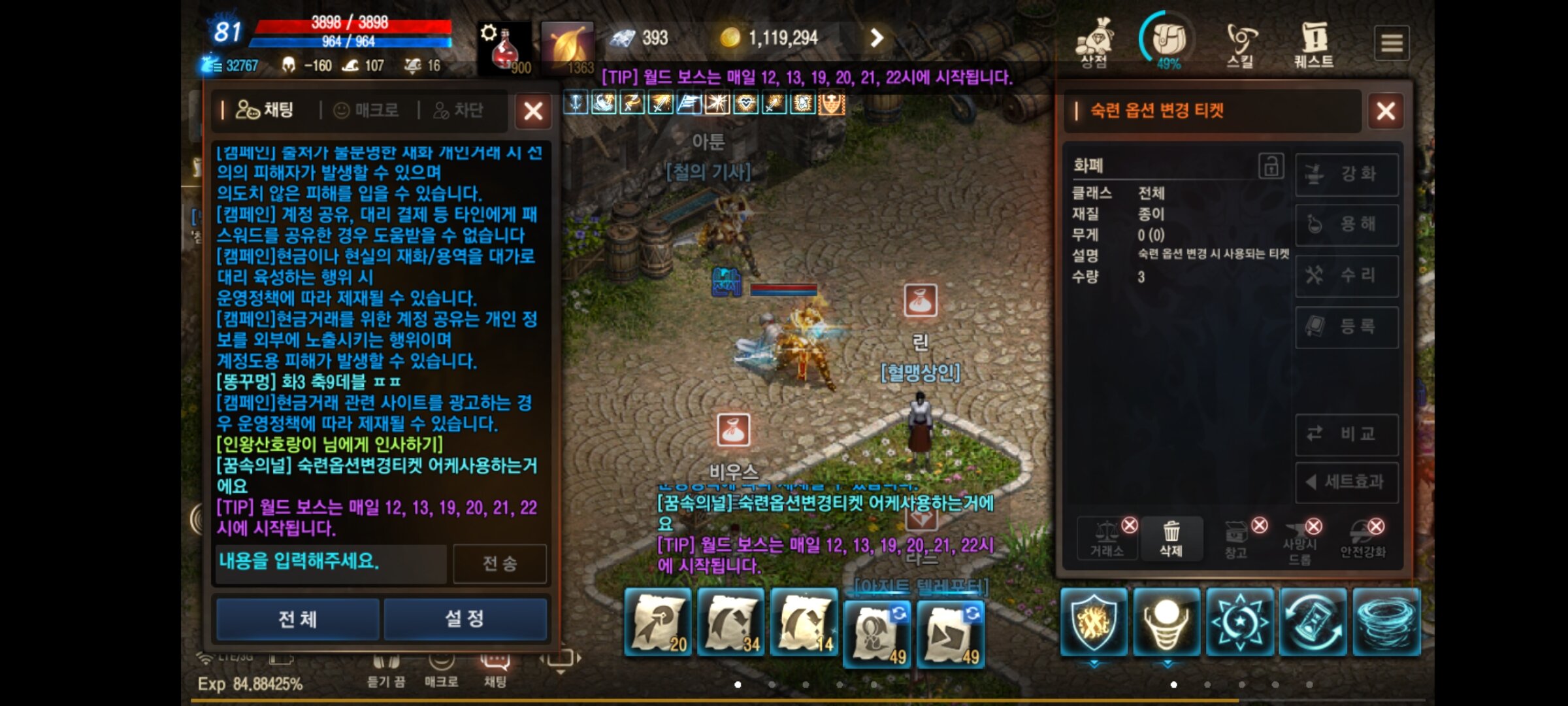1568x706 pixels.
Task: Open the 스킬 skill menu
Action: (1240, 43)
